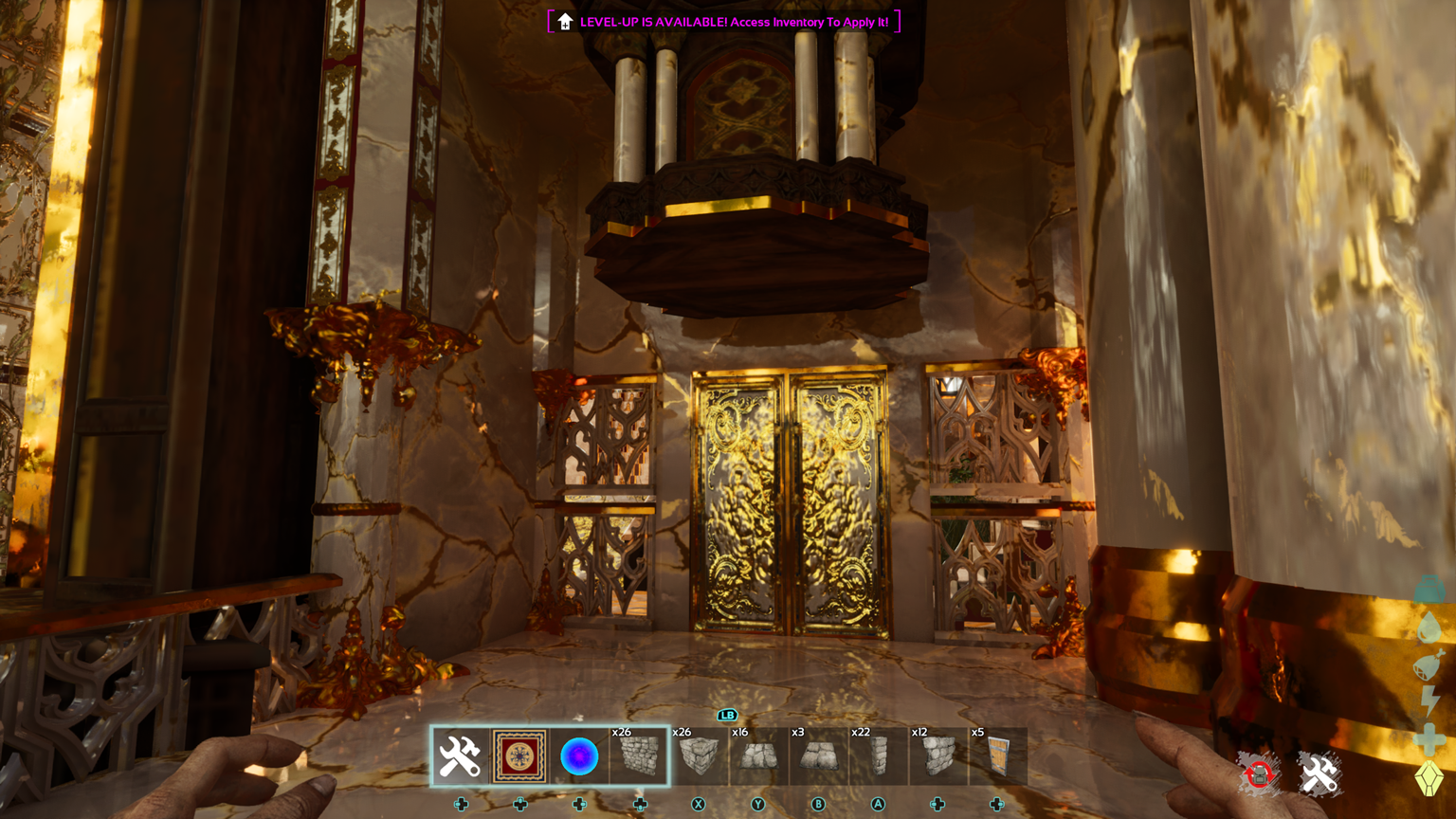The height and width of the screenshot is (819, 1456).
Task: Click the backpack with red arrows status icon
Action: pyautogui.click(x=1258, y=775)
